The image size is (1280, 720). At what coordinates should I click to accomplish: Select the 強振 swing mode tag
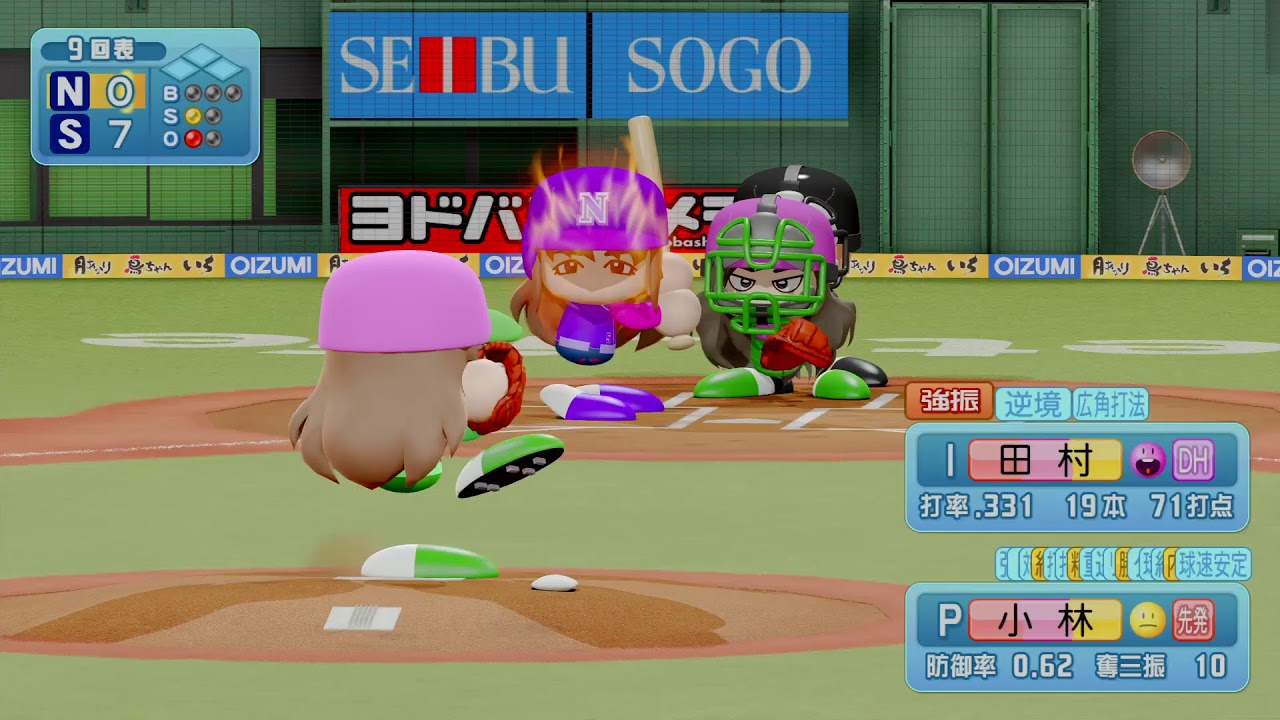click(949, 402)
